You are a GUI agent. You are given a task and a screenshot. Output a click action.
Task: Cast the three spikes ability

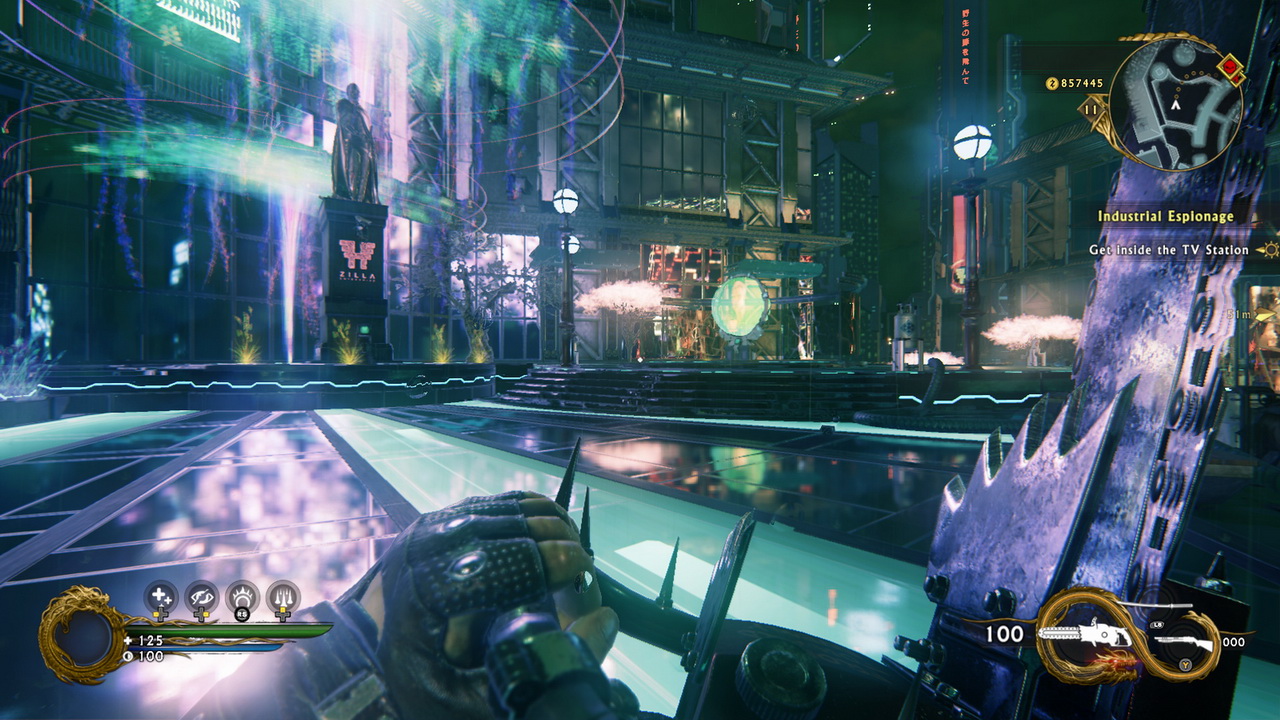(283, 599)
